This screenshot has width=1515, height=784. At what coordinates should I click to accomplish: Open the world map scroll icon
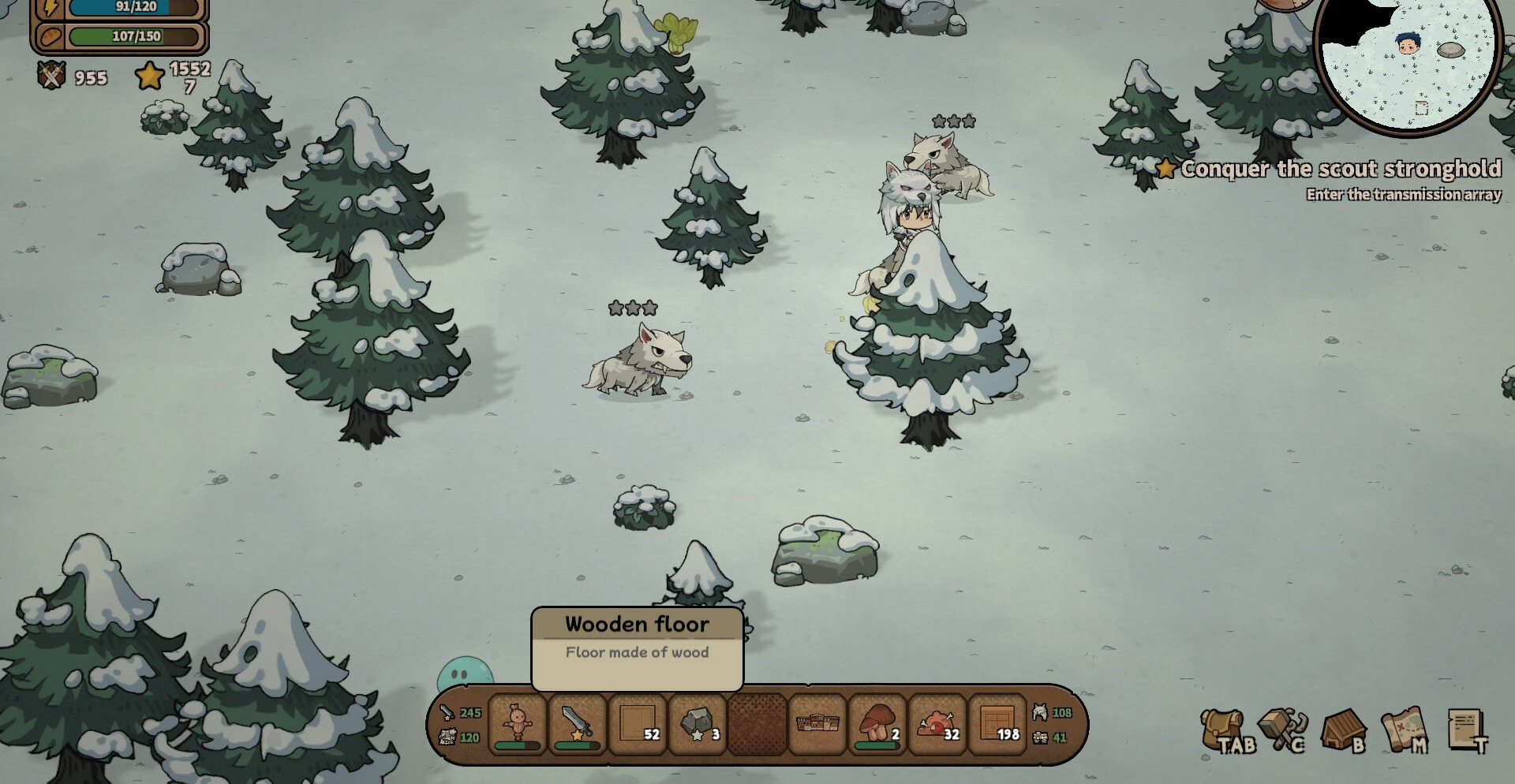1404,730
